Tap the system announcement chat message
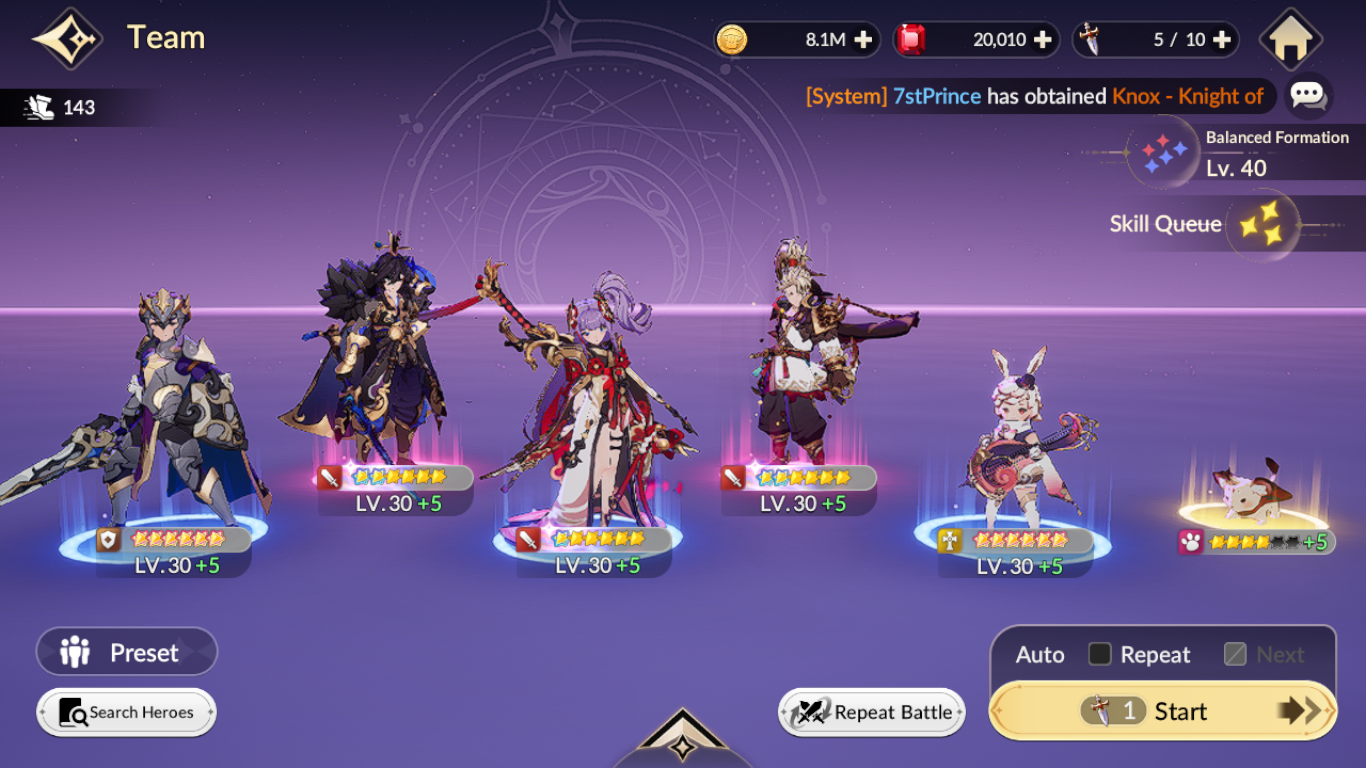This screenshot has height=768, width=1366. point(1035,96)
